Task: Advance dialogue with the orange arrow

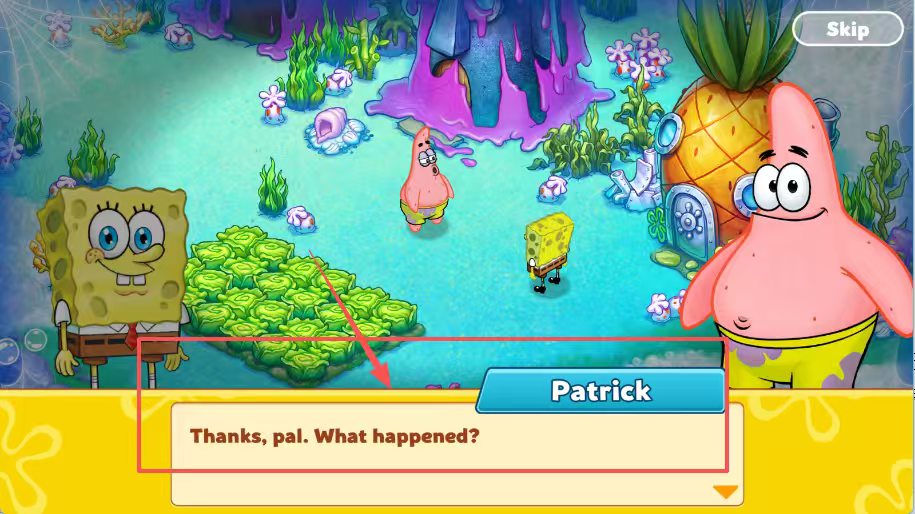Action: point(725,491)
